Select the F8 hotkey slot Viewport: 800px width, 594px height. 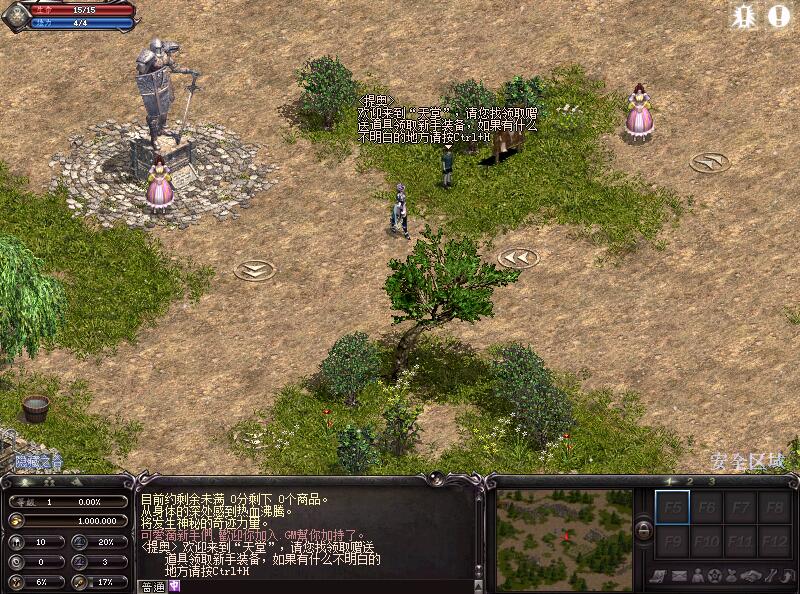(773, 507)
